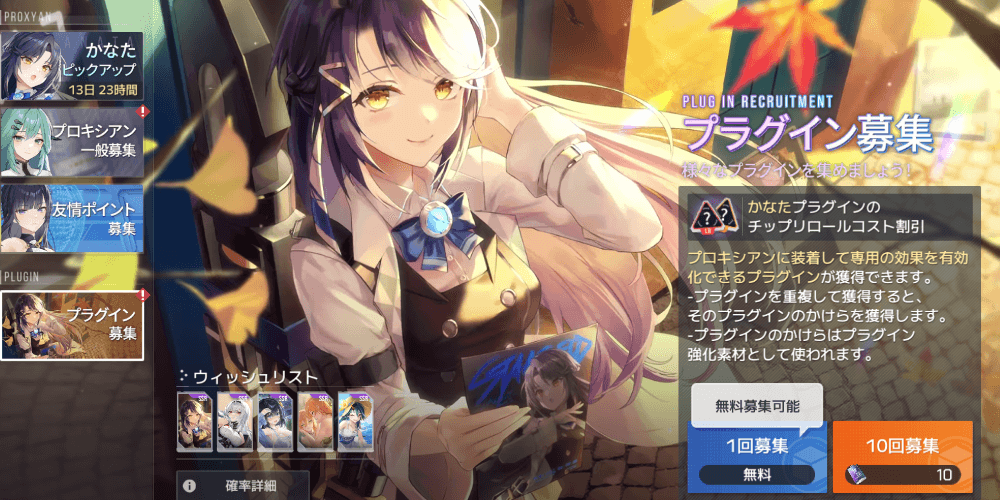
Task: Switch to the 友情ポイント 募集 banner
Action: pos(72,217)
